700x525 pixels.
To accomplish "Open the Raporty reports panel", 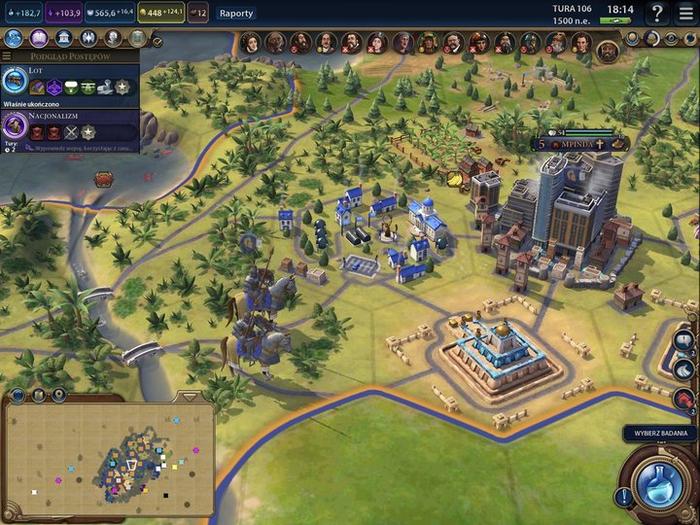I will pos(235,13).
